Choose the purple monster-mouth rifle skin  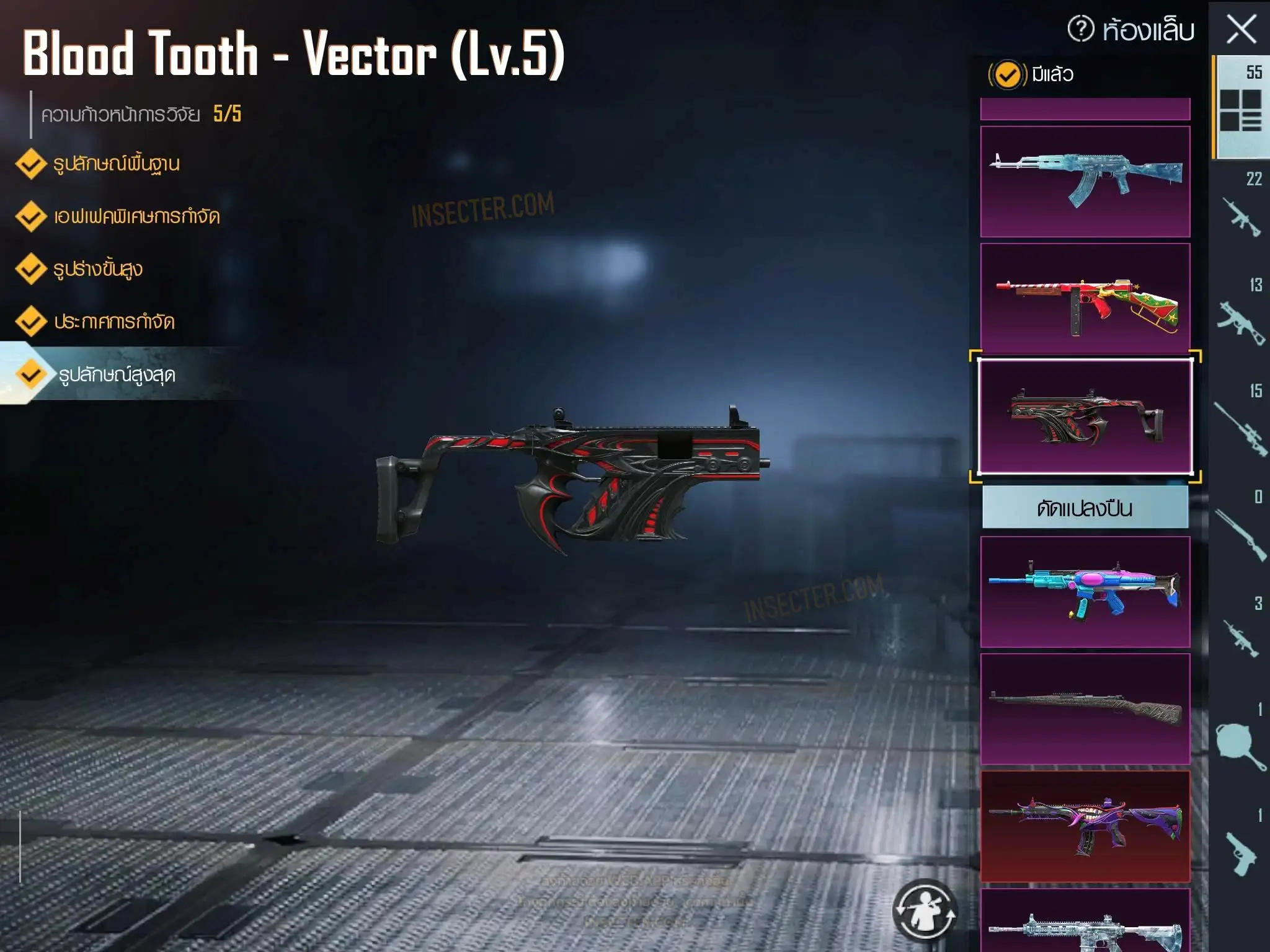point(1085,826)
